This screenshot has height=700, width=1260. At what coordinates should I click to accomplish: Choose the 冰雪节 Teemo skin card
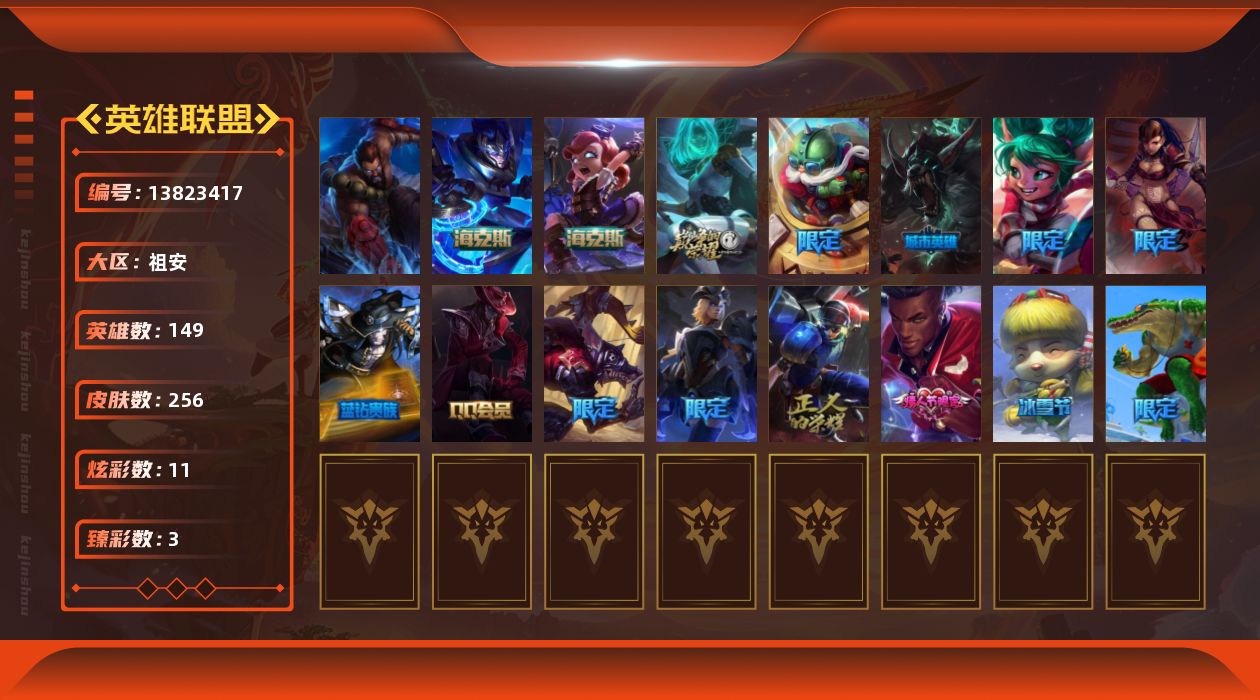(1043, 364)
